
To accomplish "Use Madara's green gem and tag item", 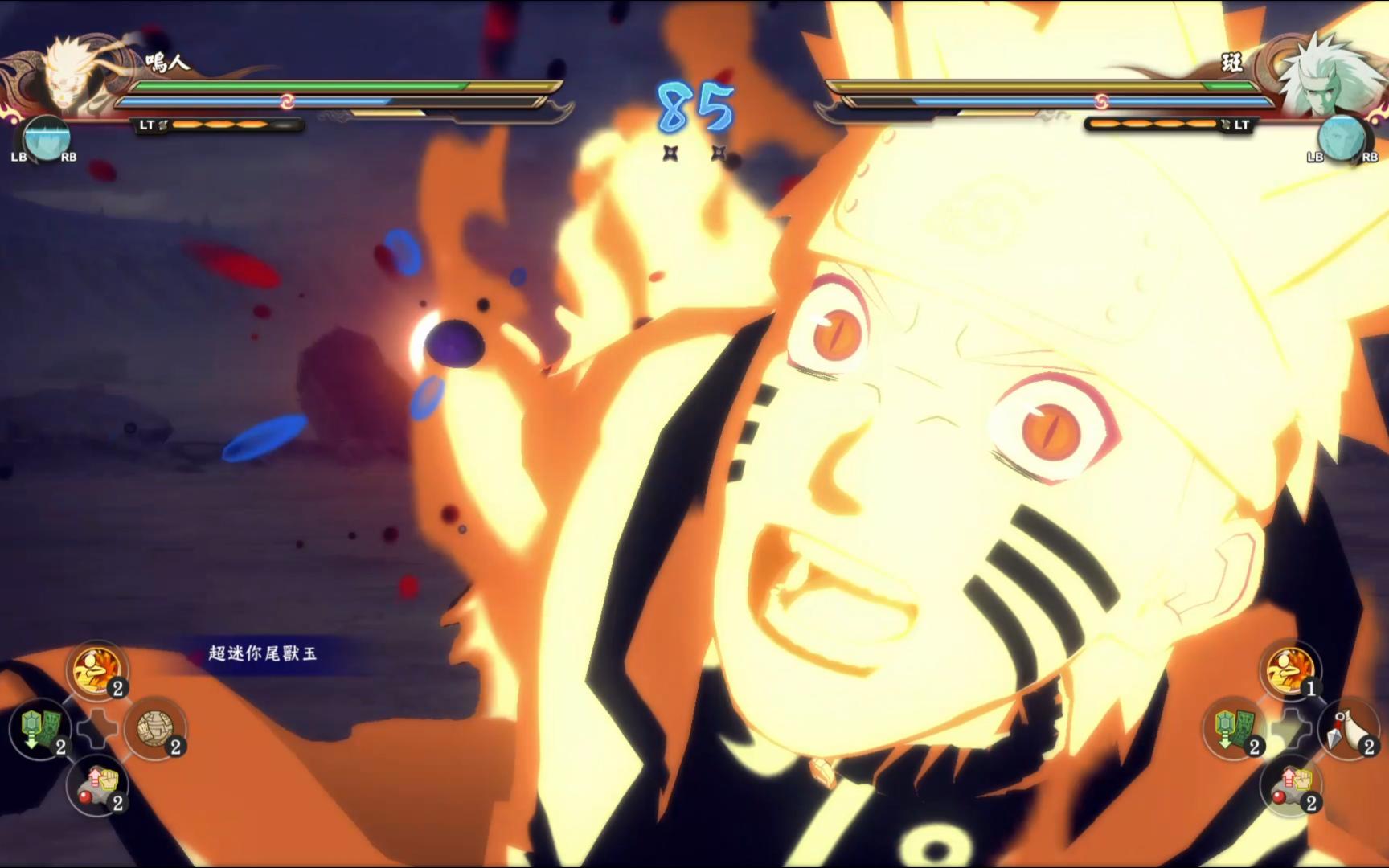I will click(1234, 730).
